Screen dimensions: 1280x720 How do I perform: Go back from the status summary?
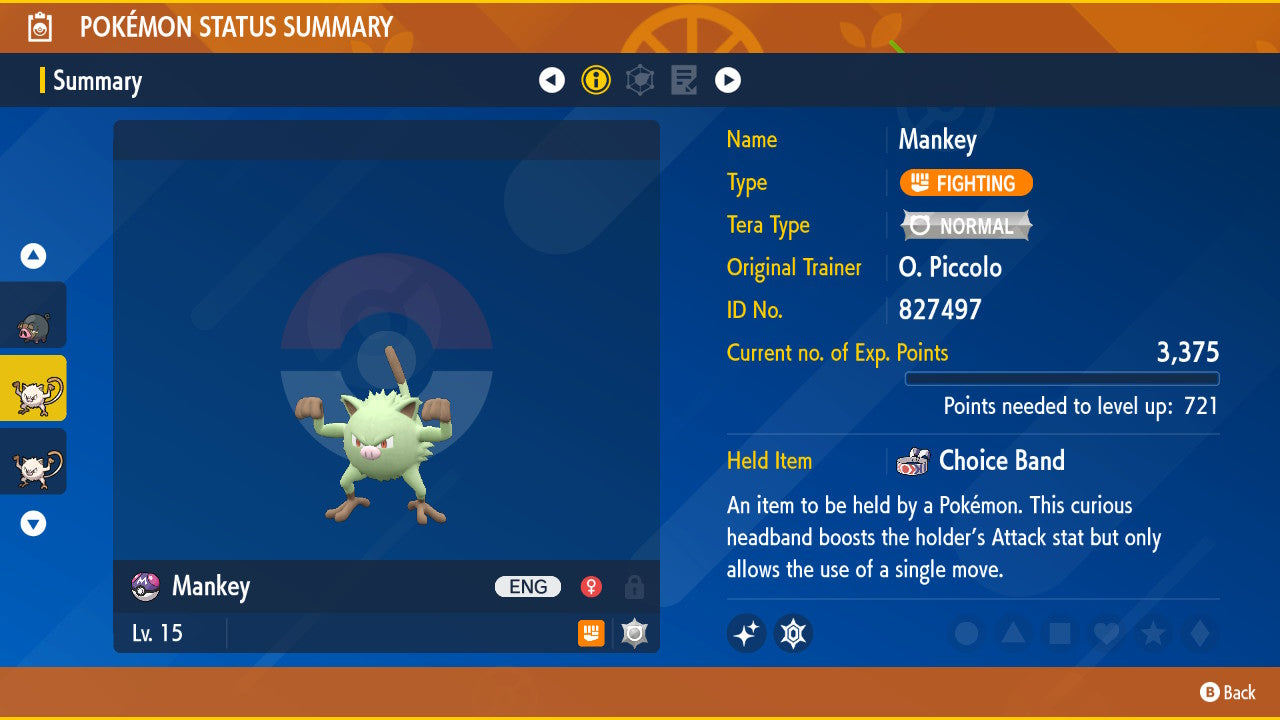pos(1228,692)
